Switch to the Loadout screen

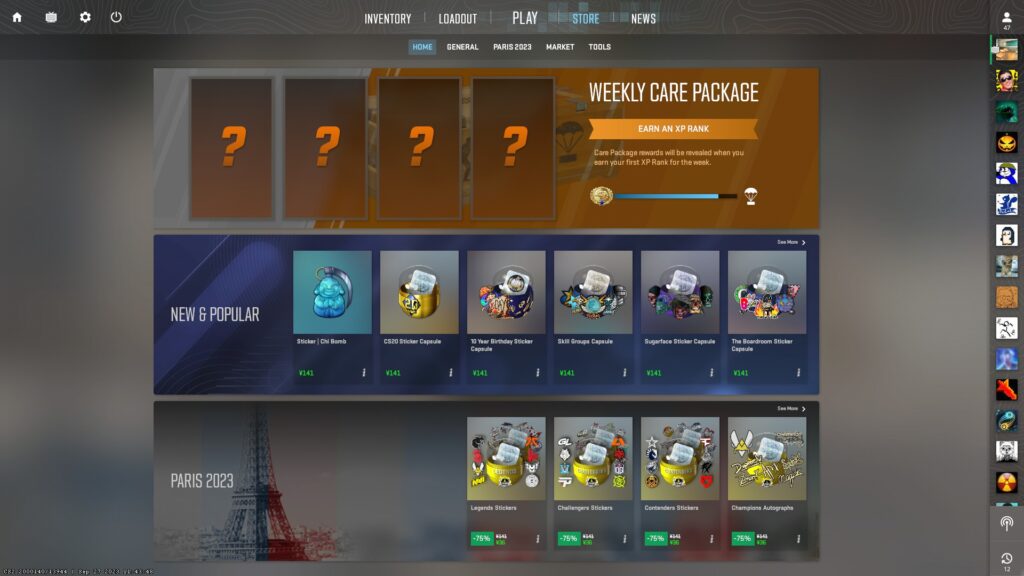click(x=457, y=19)
